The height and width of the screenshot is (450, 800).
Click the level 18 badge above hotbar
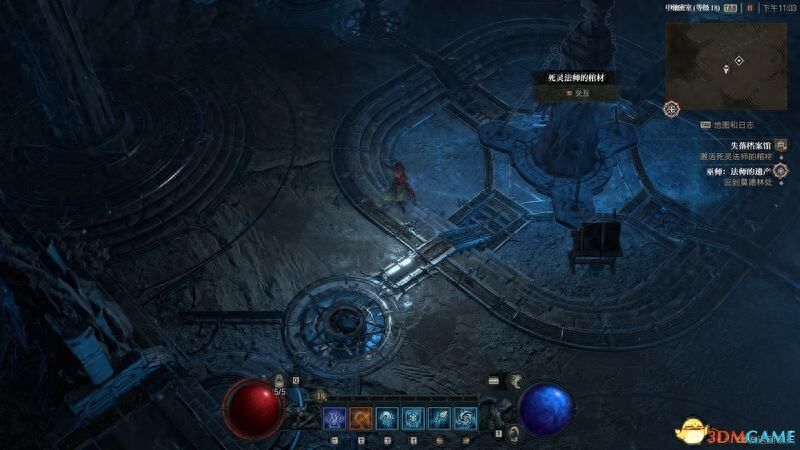tap(322, 397)
